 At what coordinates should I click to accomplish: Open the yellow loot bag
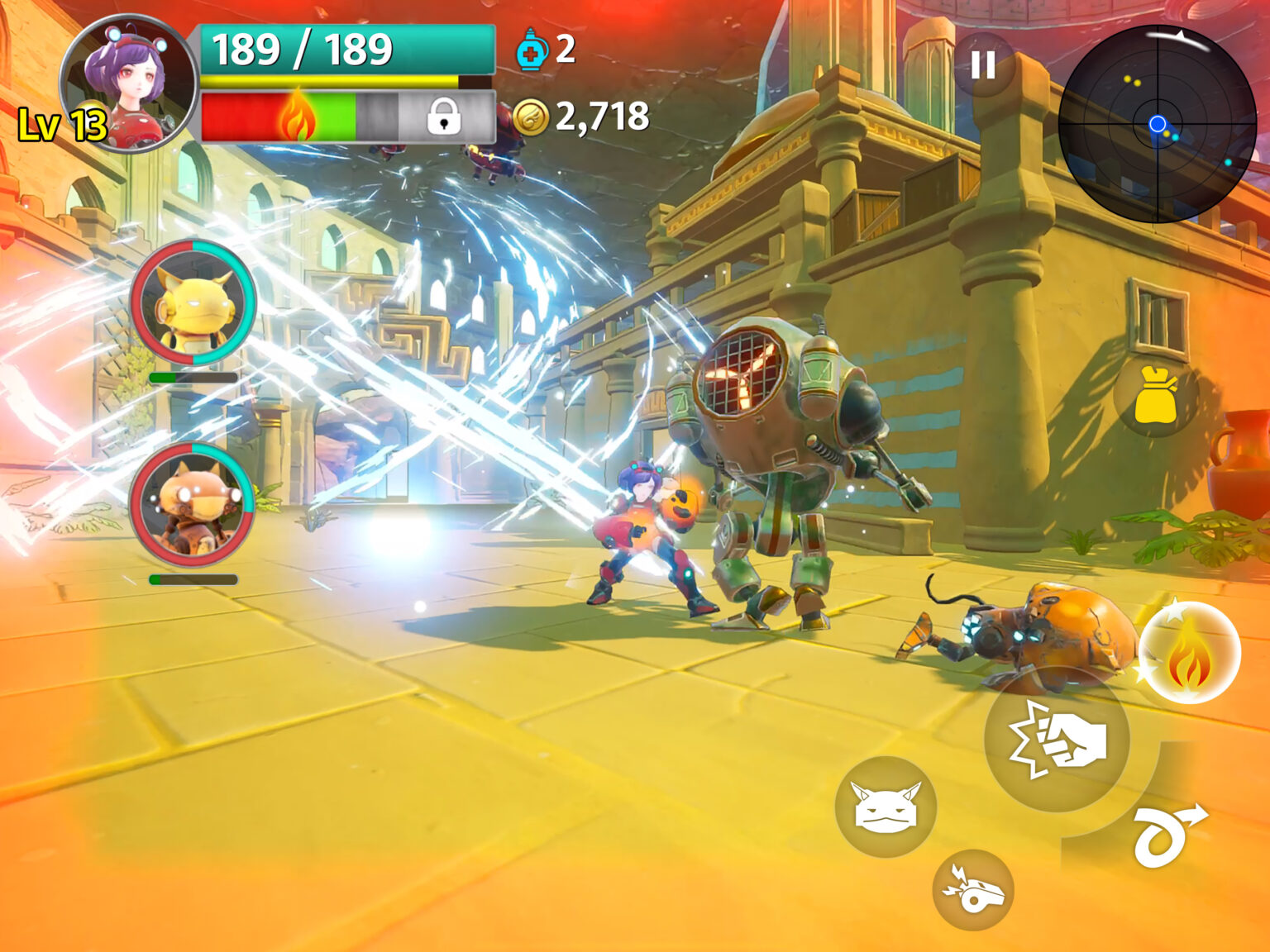click(1155, 395)
